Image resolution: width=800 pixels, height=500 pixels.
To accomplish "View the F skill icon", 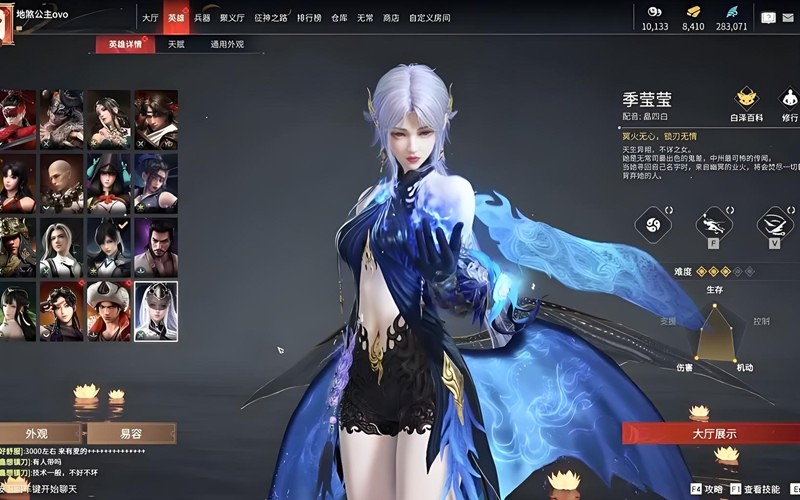I will [x=714, y=224].
